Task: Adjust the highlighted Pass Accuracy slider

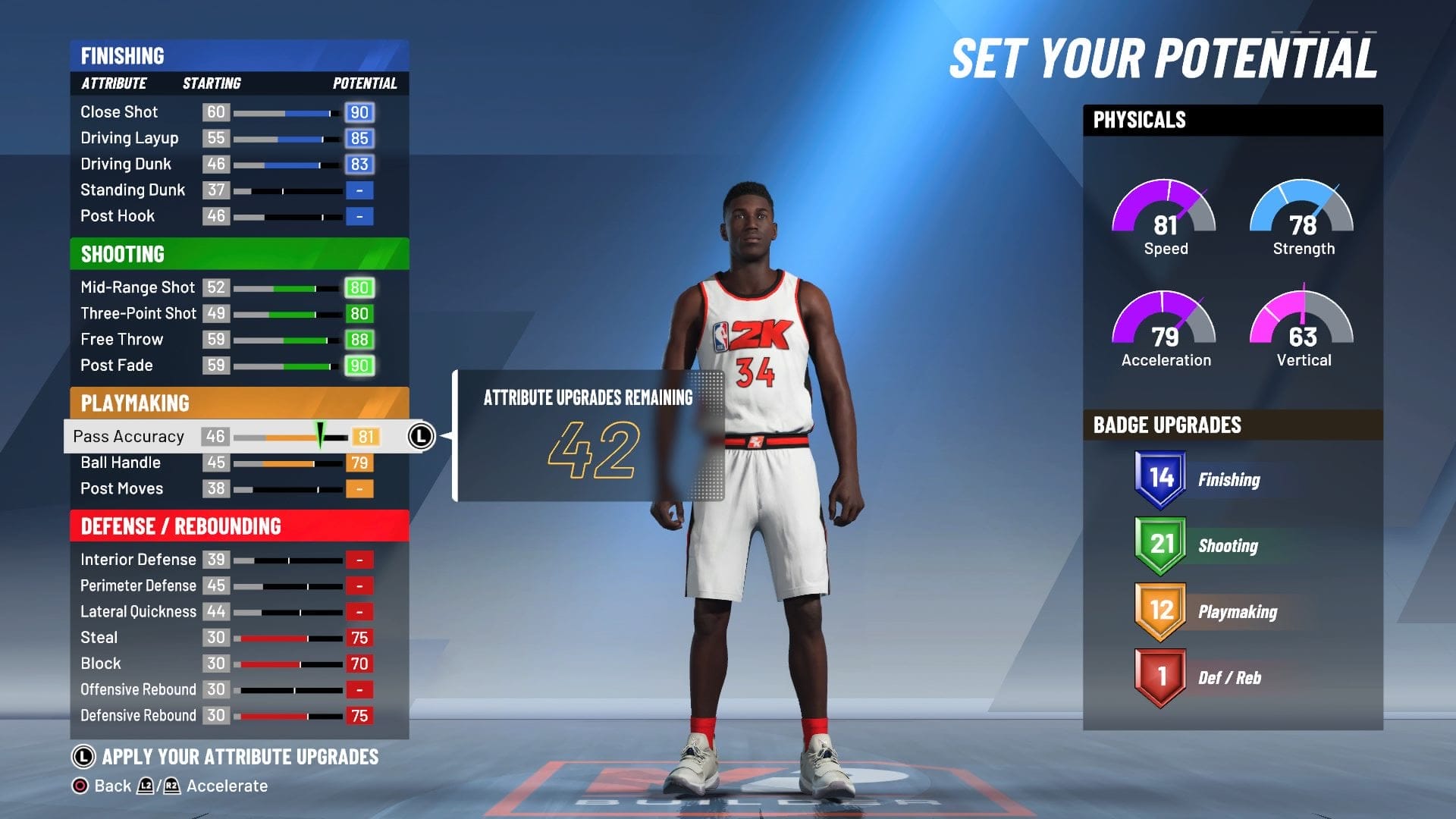Action: pyautogui.click(x=320, y=437)
